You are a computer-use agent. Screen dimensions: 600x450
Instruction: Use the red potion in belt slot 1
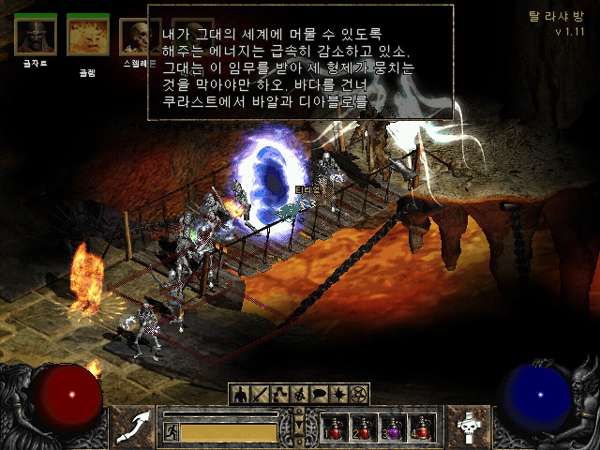pyautogui.click(x=335, y=428)
